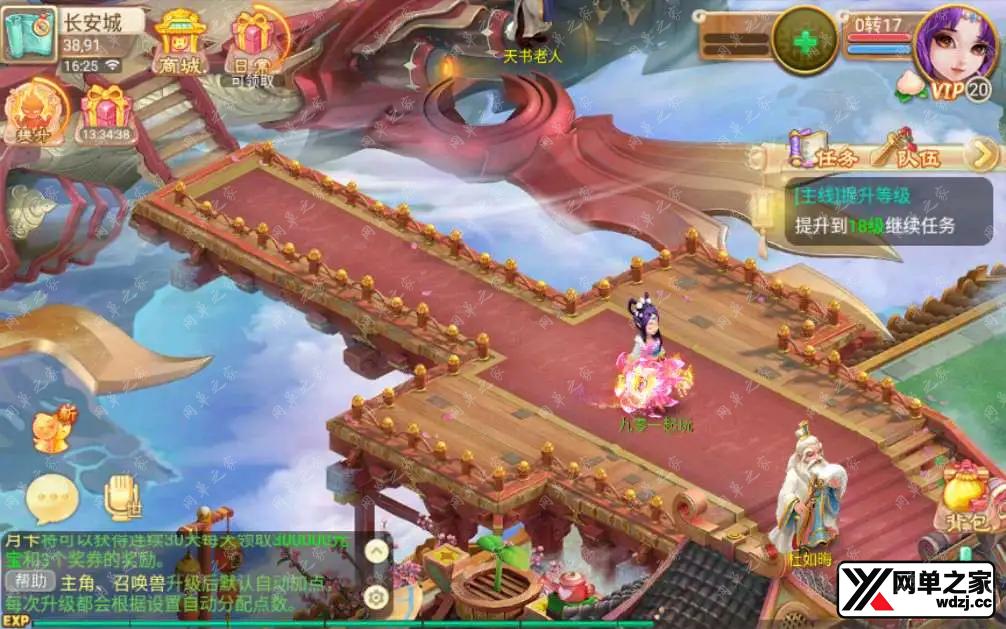
Task: Open the golden cloud icon
Action: point(31,209)
